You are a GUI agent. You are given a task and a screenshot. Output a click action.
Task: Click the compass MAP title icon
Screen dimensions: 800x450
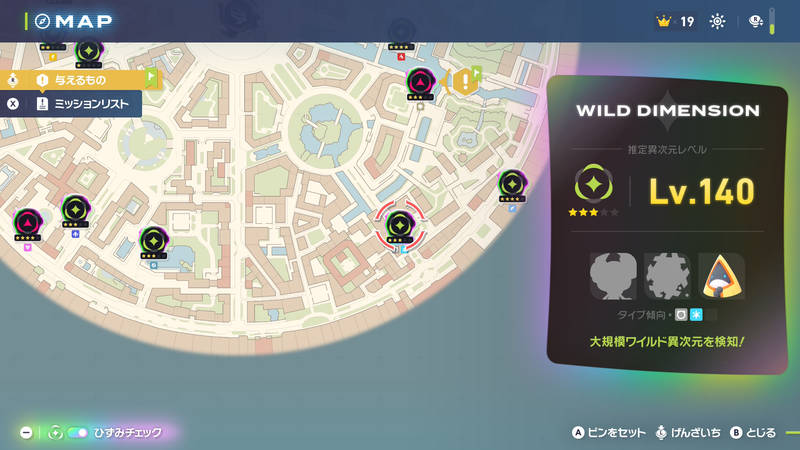tap(42, 21)
